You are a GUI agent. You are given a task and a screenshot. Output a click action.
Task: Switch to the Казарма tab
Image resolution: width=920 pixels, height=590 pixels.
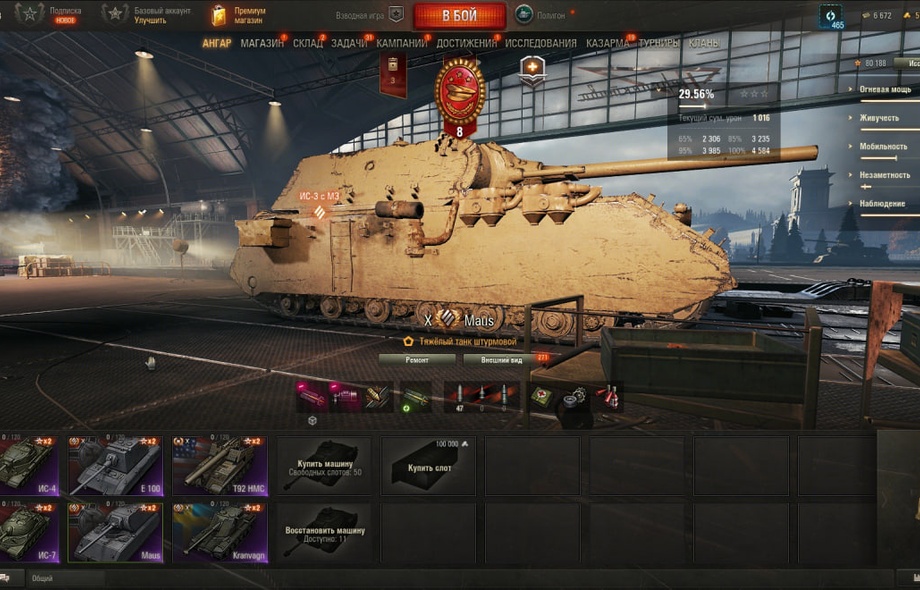pyautogui.click(x=607, y=44)
